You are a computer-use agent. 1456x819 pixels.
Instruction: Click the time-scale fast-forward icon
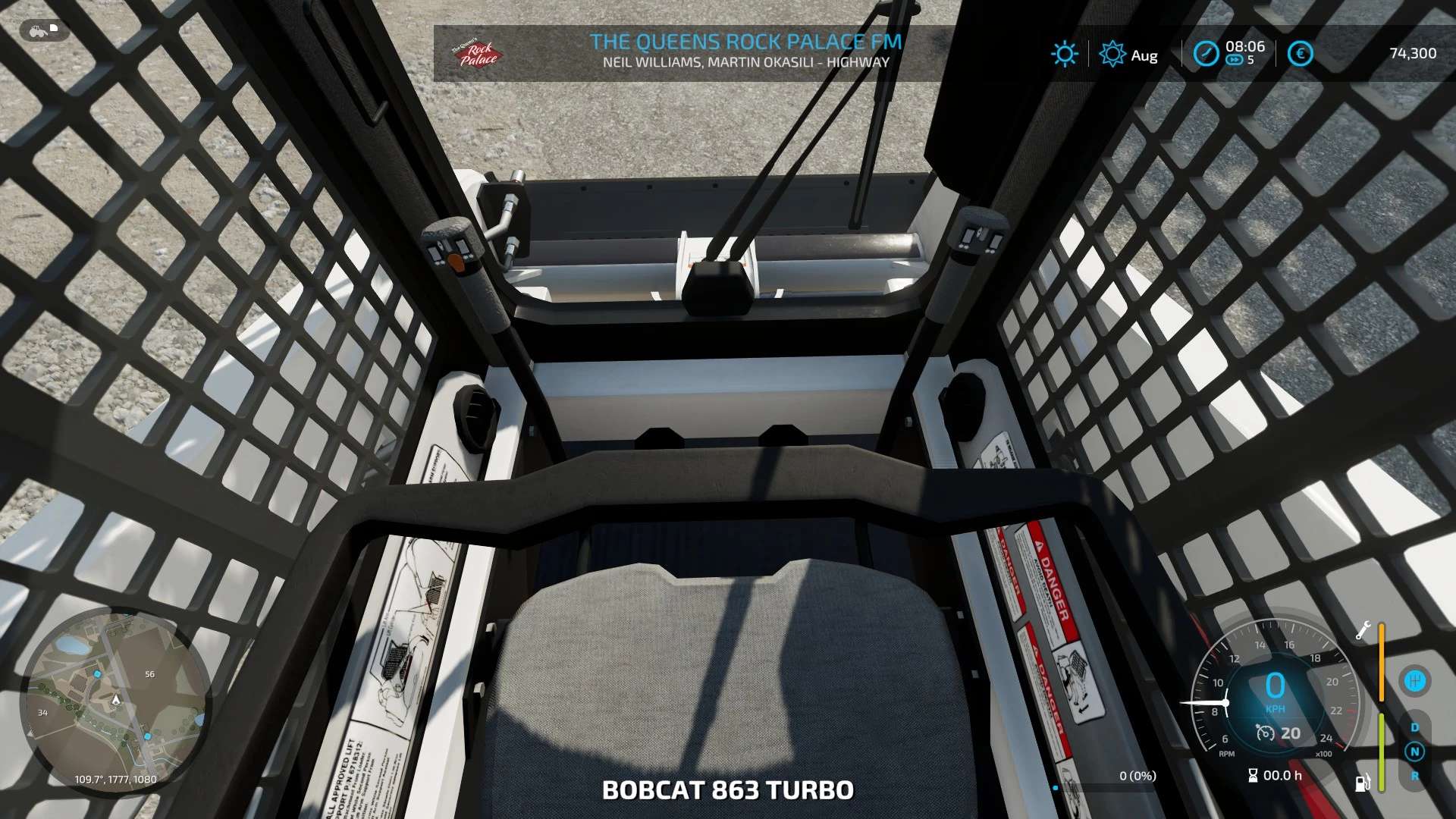tap(1235, 61)
